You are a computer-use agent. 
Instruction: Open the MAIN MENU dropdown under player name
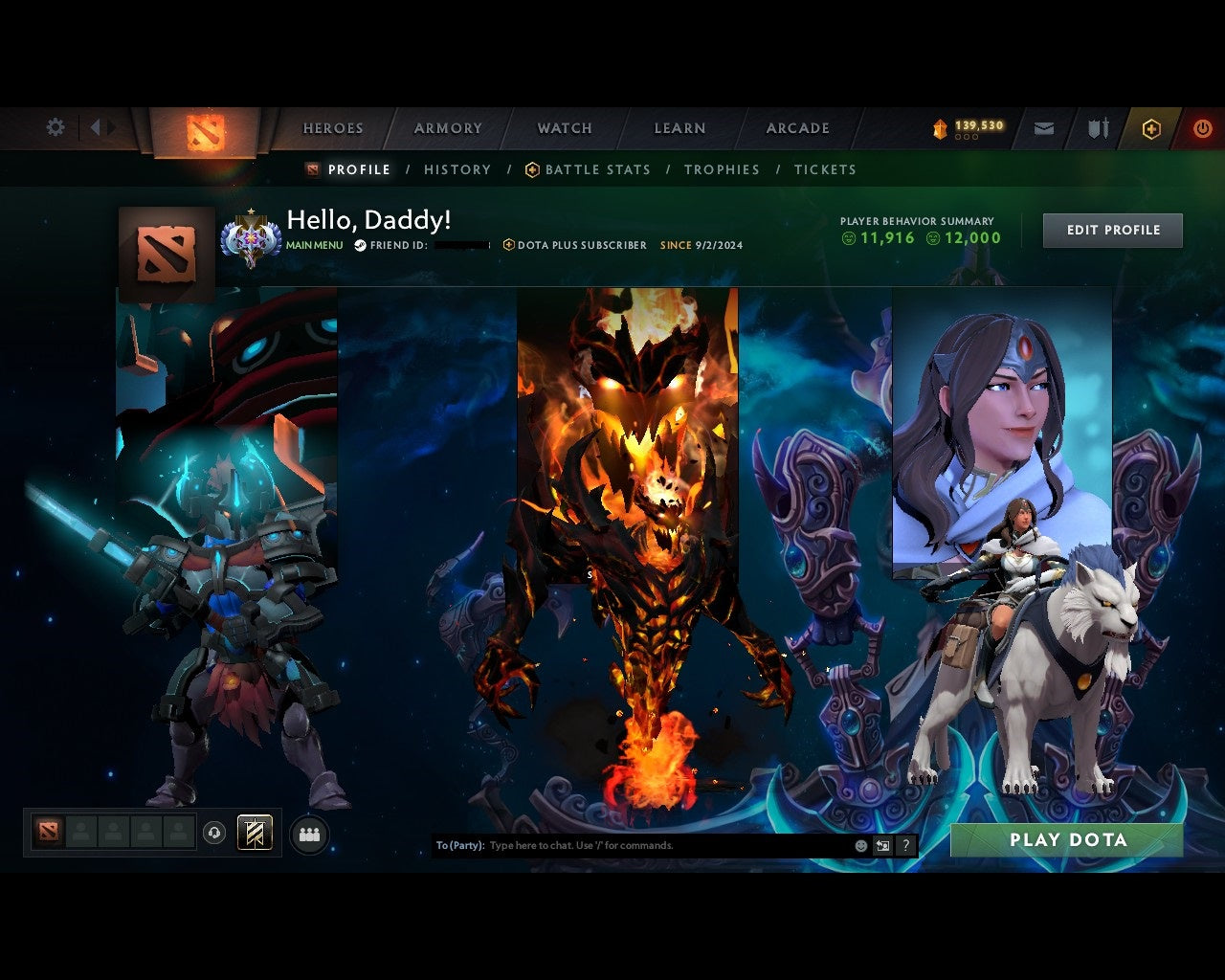pos(314,245)
